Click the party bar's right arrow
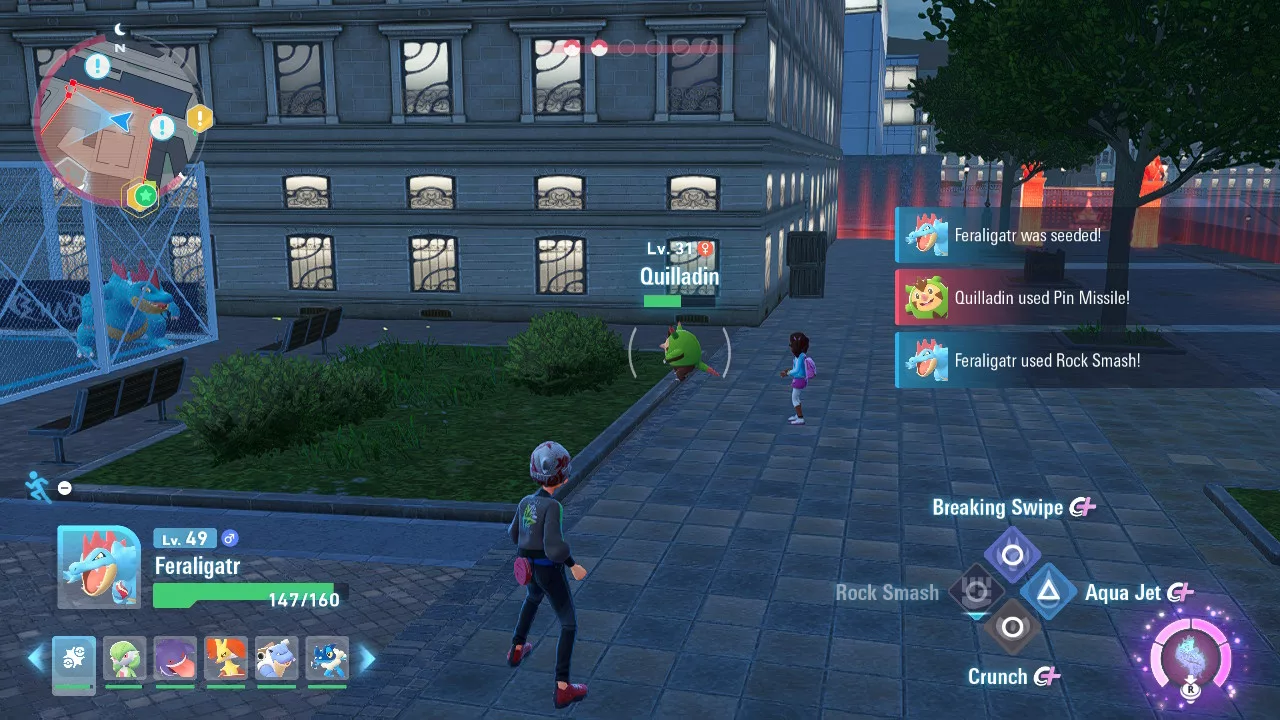Viewport: 1280px width, 720px height. pyautogui.click(x=367, y=658)
